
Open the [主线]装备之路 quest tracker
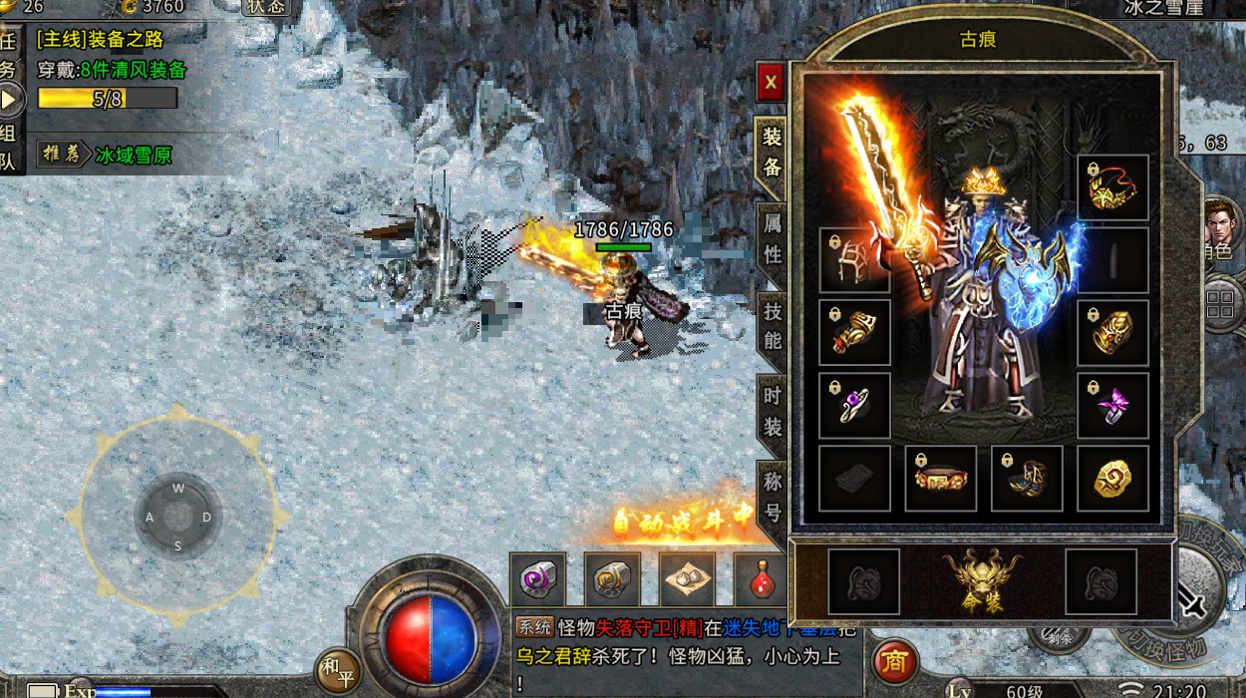(100, 40)
